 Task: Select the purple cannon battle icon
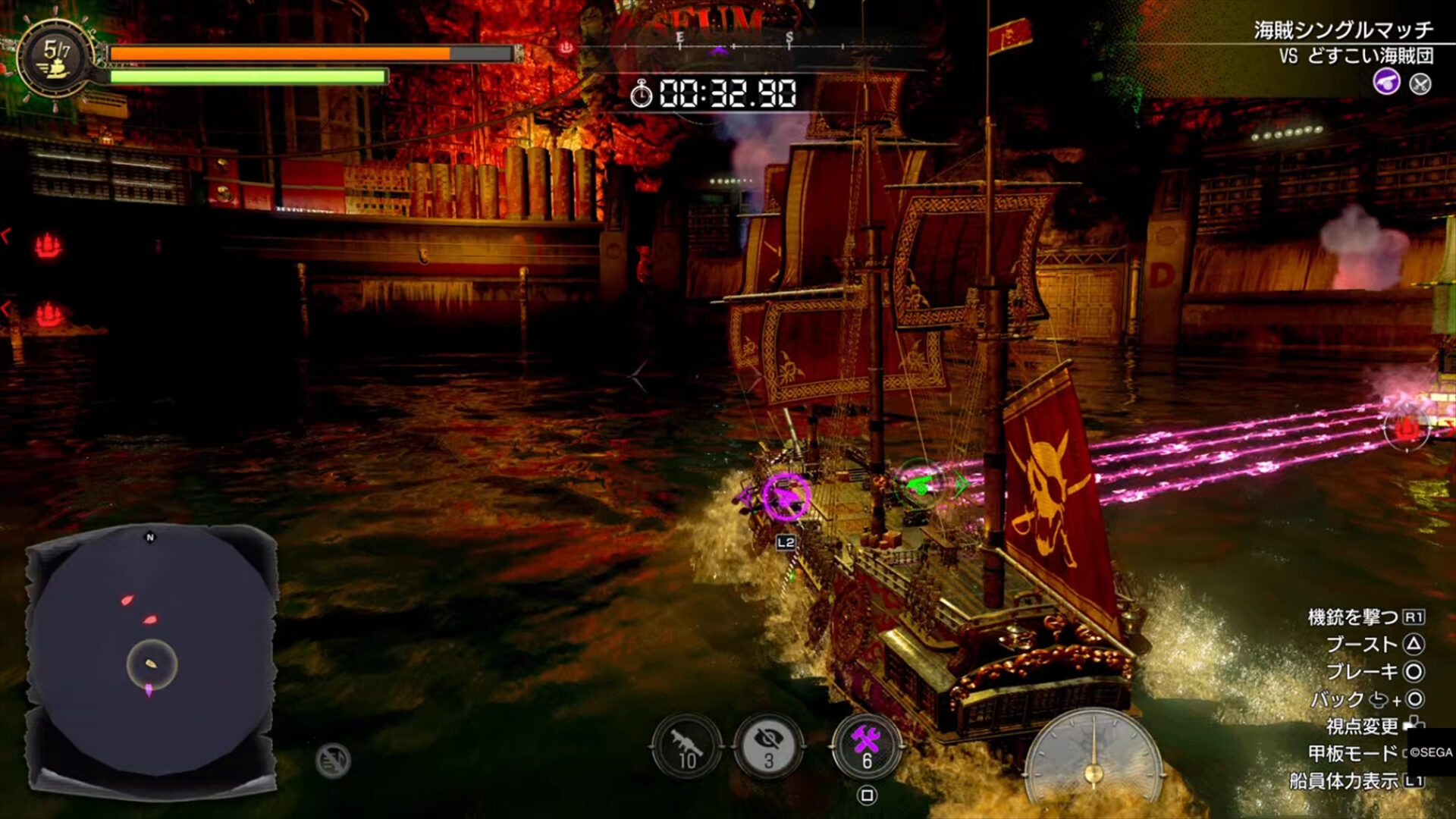coord(1386,82)
